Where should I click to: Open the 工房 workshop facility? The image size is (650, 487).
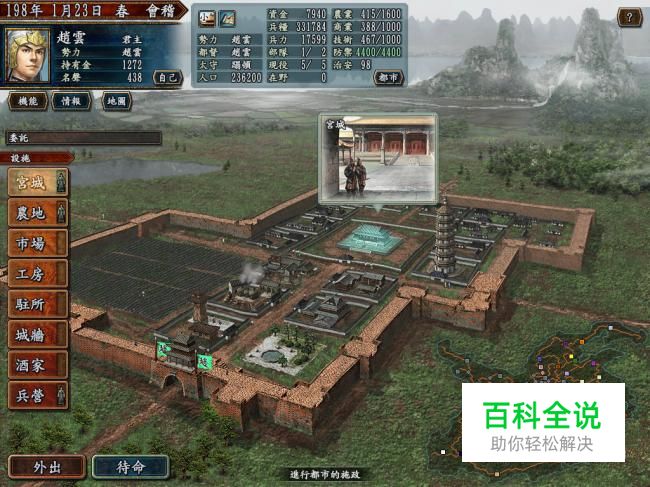pos(36,274)
